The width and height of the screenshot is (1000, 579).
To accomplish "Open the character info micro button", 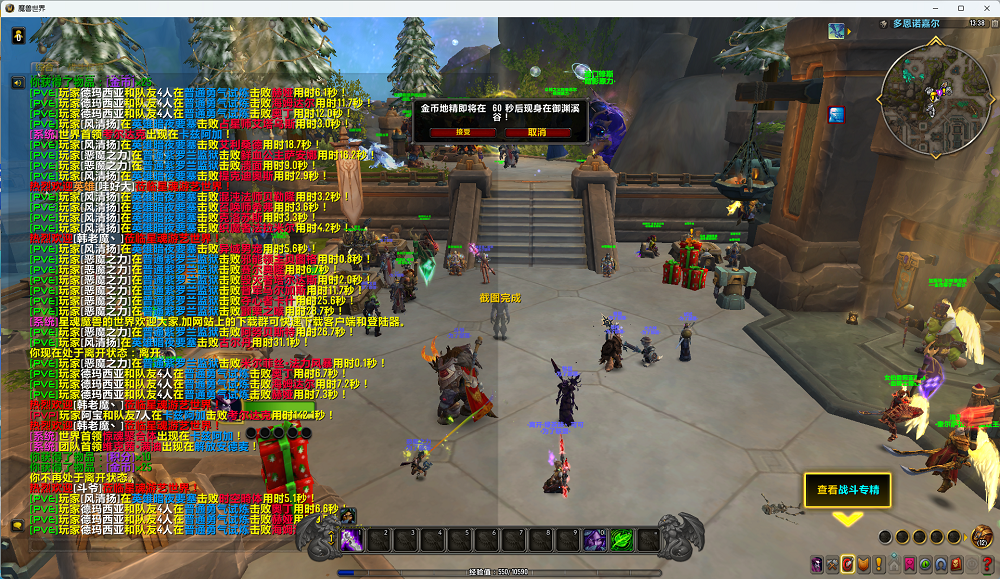I will (x=817, y=564).
